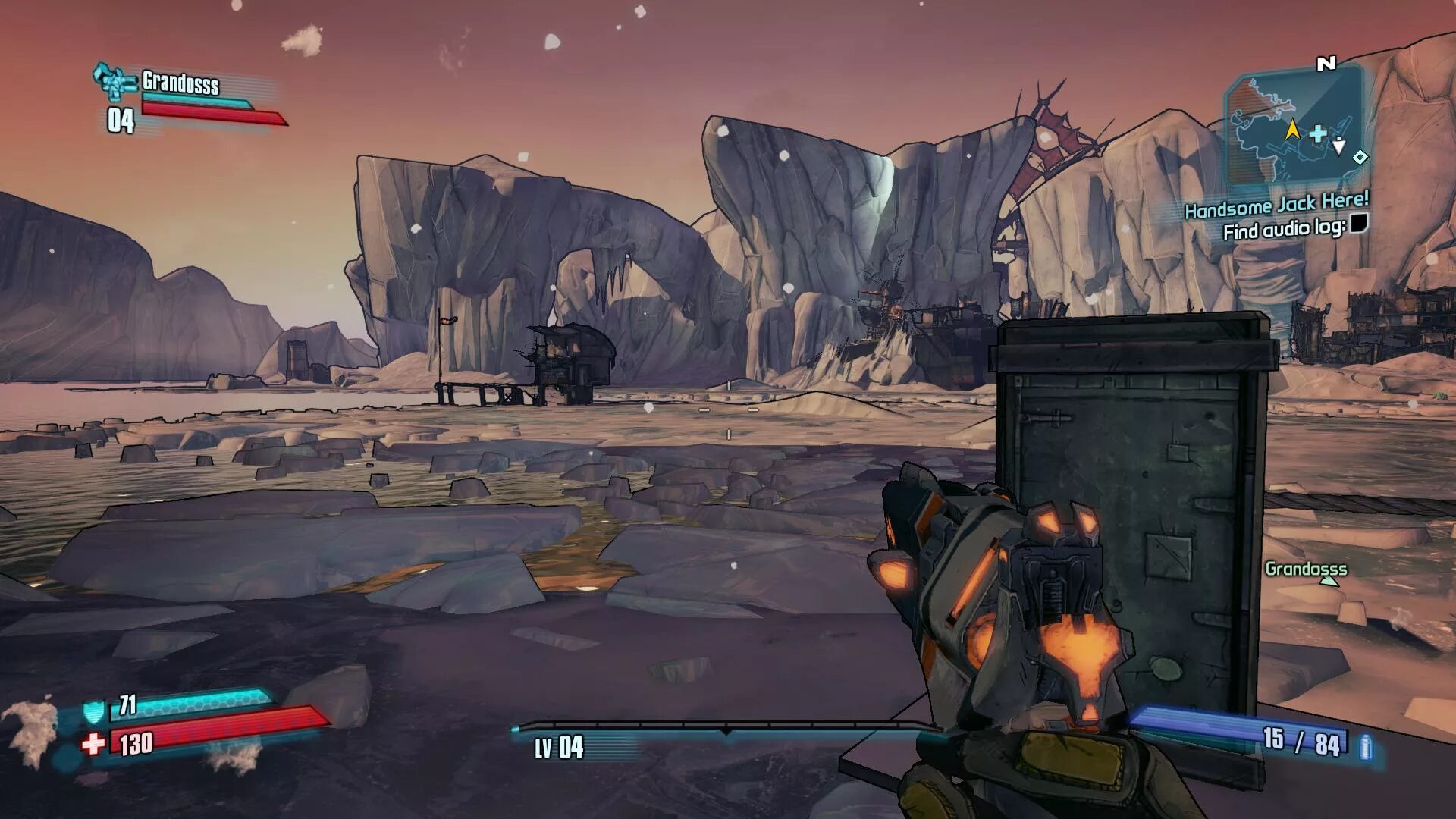Click the Find audio log objective checkbox
The width and height of the screenshot is (1456, 819).
click(1360, 224)
